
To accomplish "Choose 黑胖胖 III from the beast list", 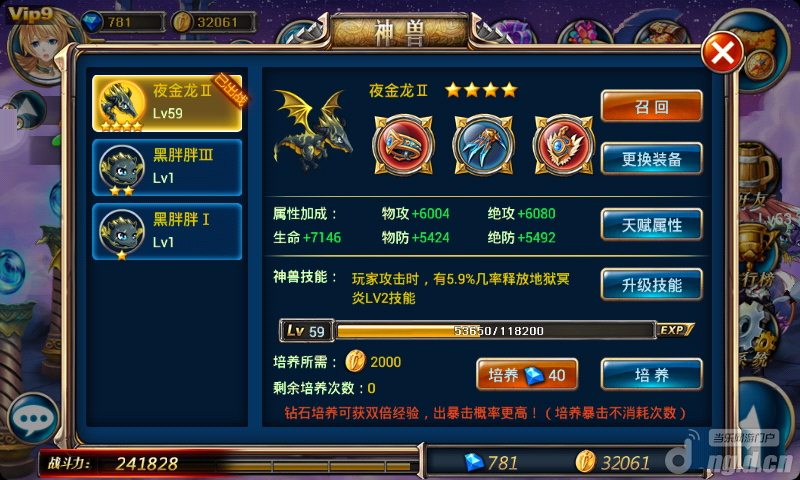I will pyautogui.click(x=167, y=167).
